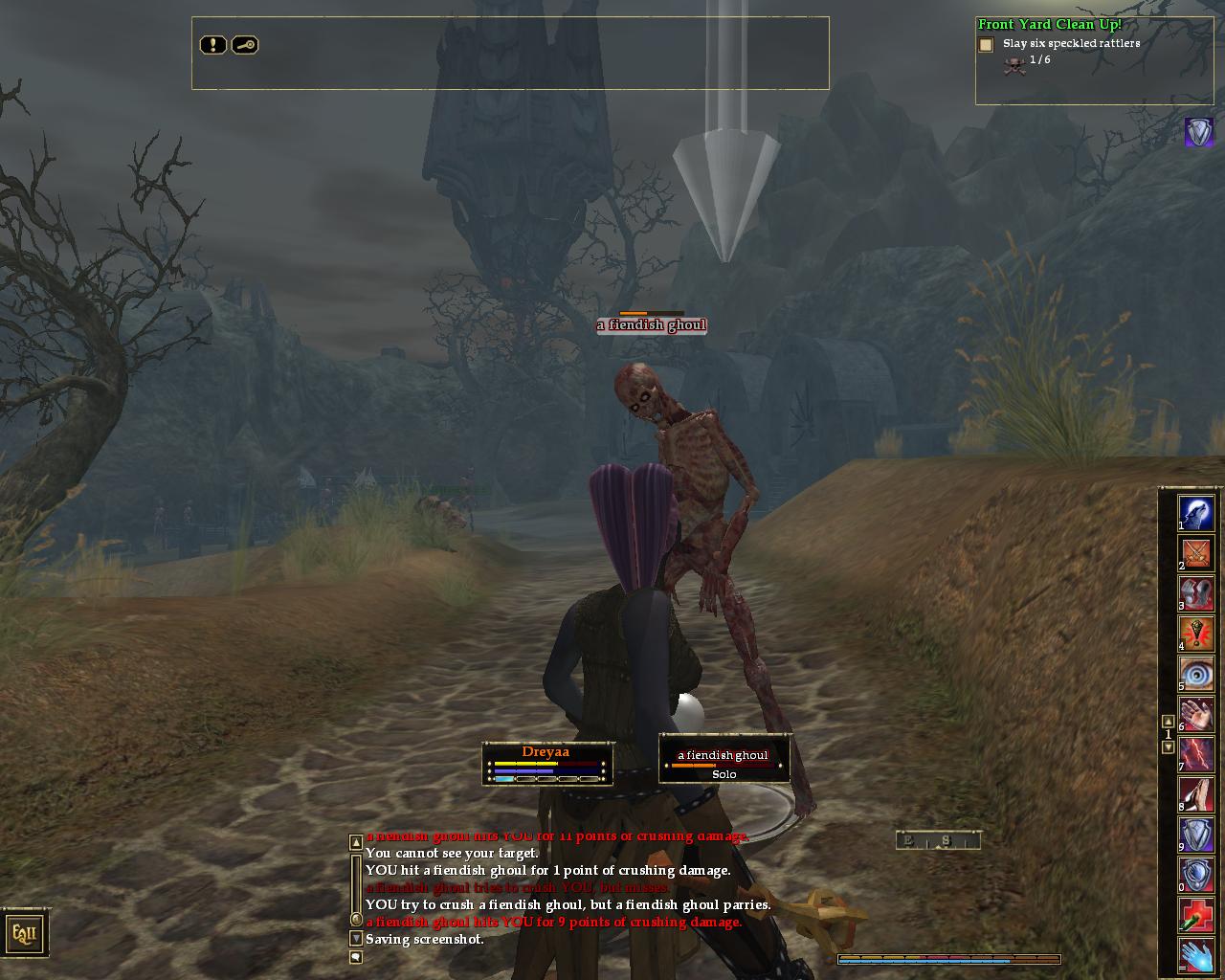Activate the blue eye ability
The height and width of the screenshot is (980, 1225).
pyautogui.click(x=1196, y=674)
